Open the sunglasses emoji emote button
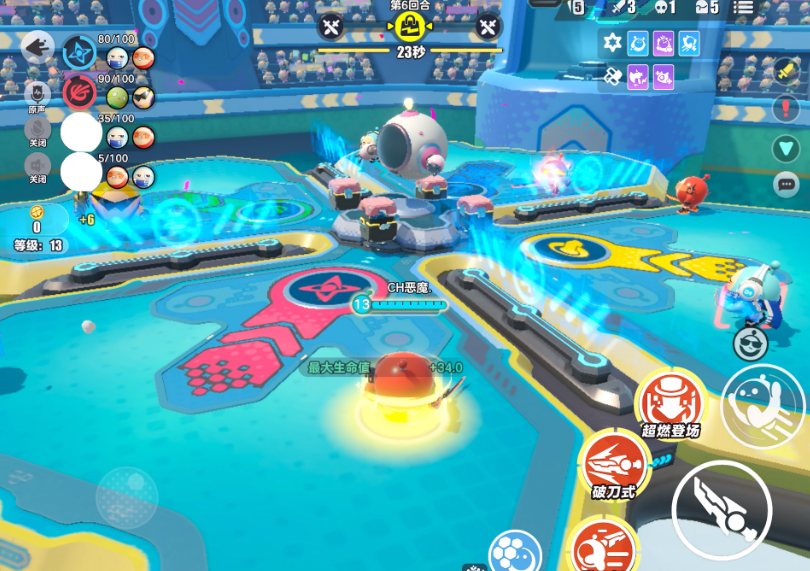Viewport: 810px width, 571px height. pyautogui.click(x=750, y=344)
